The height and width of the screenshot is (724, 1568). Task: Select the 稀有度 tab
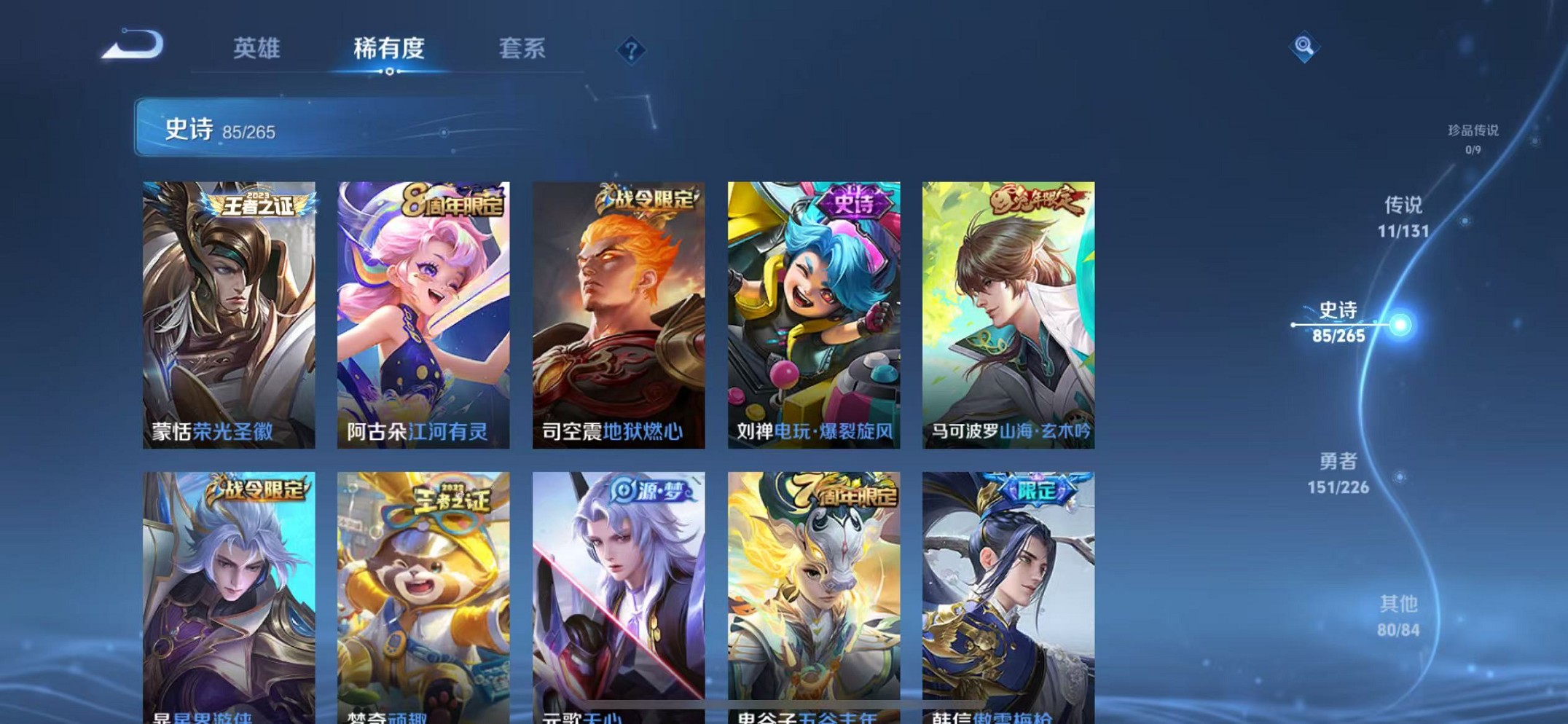tap(390, 50)
